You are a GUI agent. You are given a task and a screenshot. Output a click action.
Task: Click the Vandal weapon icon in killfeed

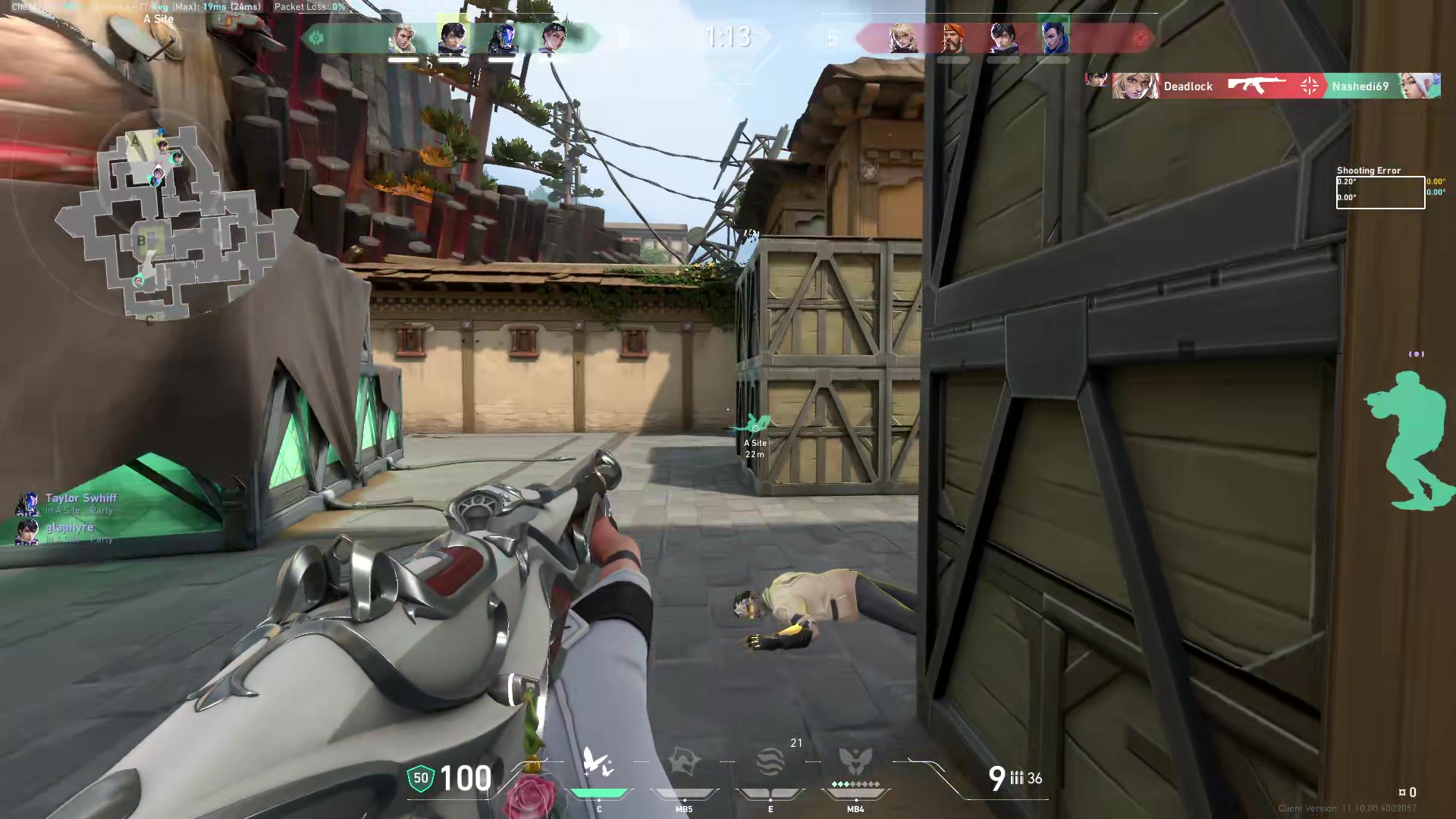point(1255,86)
